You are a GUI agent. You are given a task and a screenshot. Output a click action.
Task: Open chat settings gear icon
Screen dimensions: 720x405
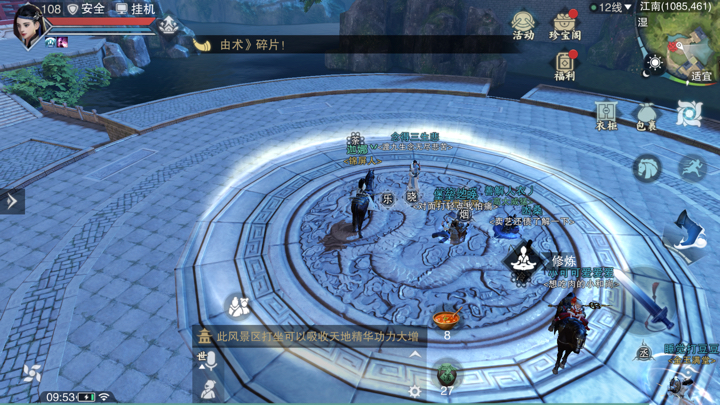click(415, 392)
